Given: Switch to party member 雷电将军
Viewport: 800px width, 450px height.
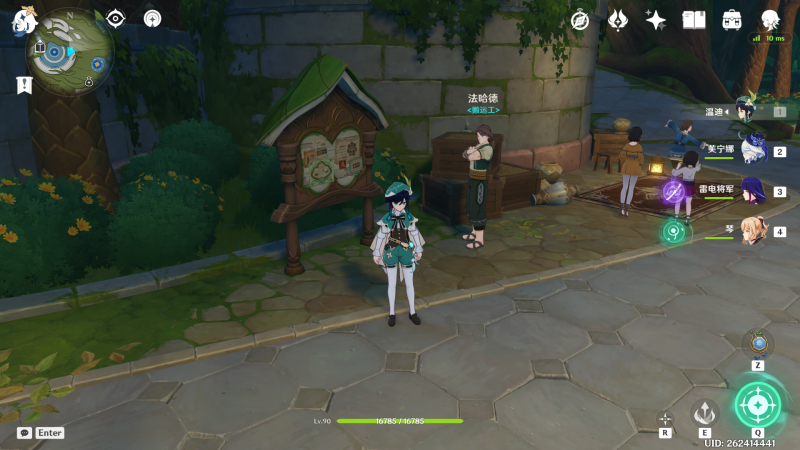Looking at the screenshot, I should tap(750, 190).
